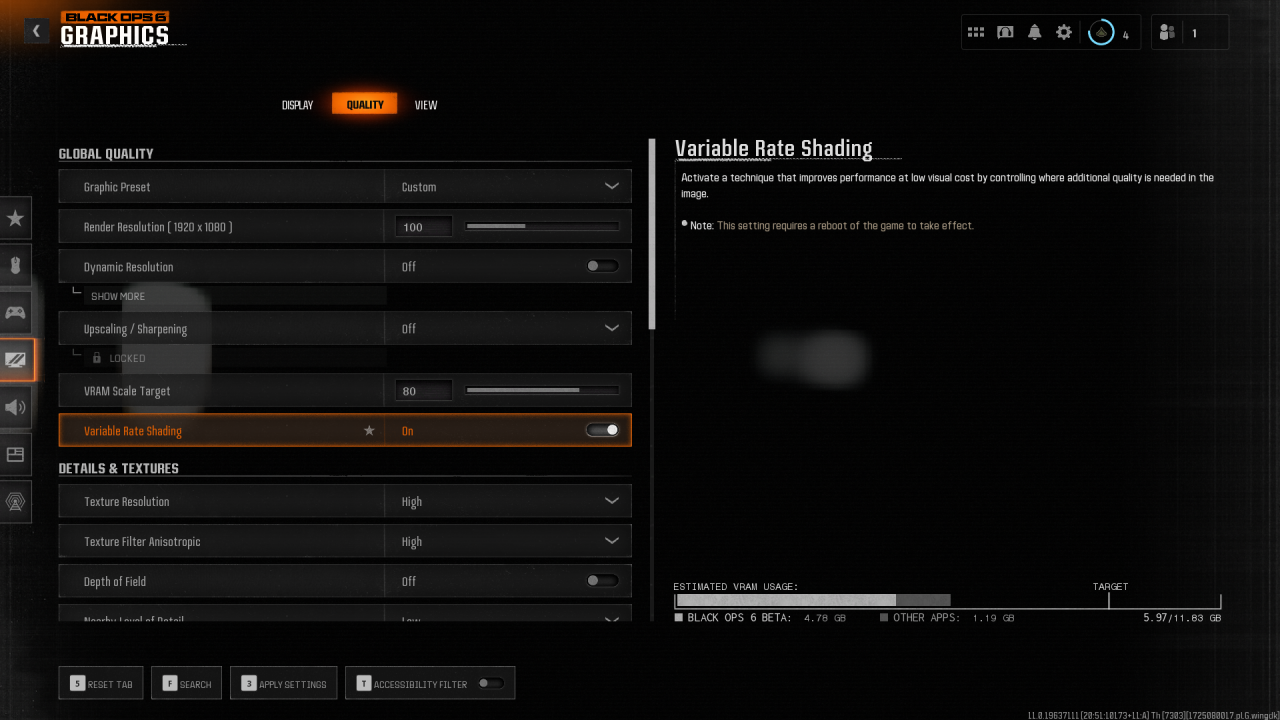This screenshot has height=720, width=1280.
Task: Open the telemetry antenna icon in sidebar
Action: point(15,501)
